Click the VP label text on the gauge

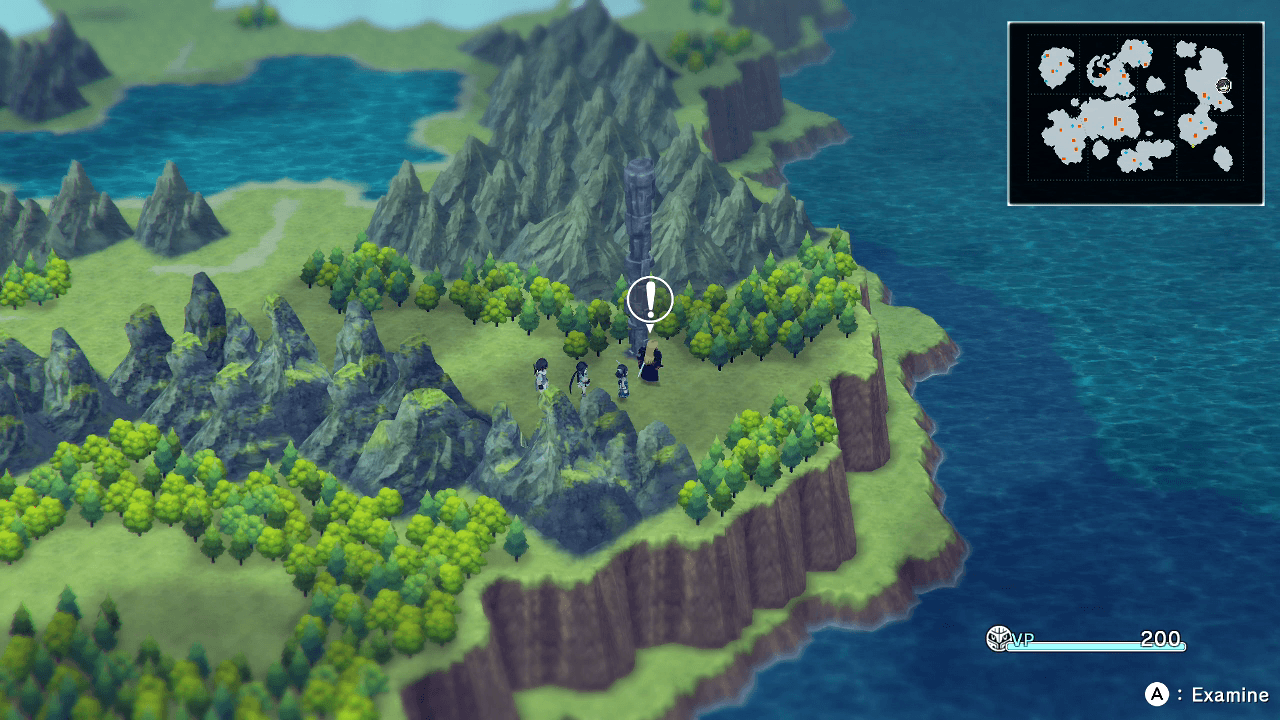(x=1023, y=638)
